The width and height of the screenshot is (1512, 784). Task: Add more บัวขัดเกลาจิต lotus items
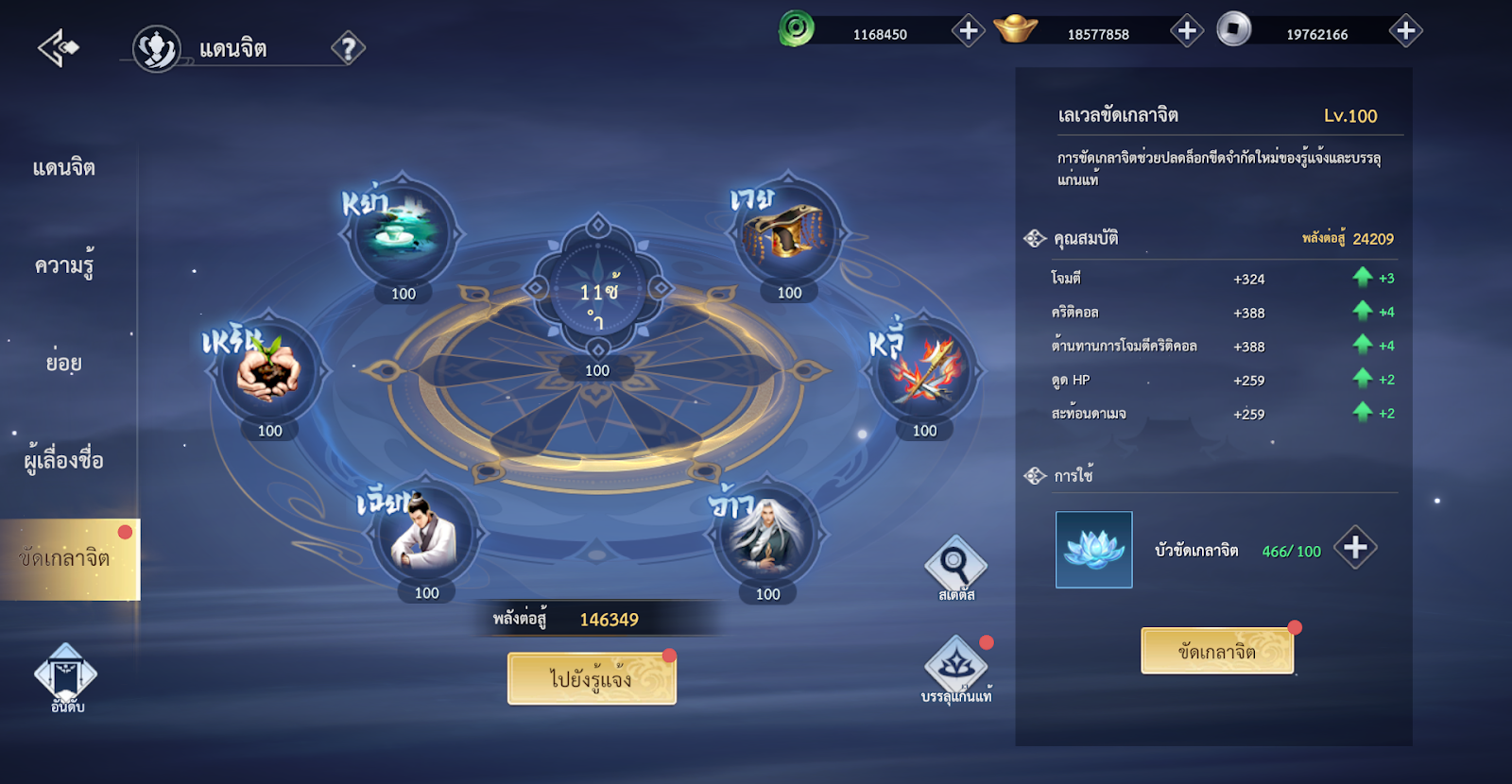pyautogui.click(x=1355, y=548)
